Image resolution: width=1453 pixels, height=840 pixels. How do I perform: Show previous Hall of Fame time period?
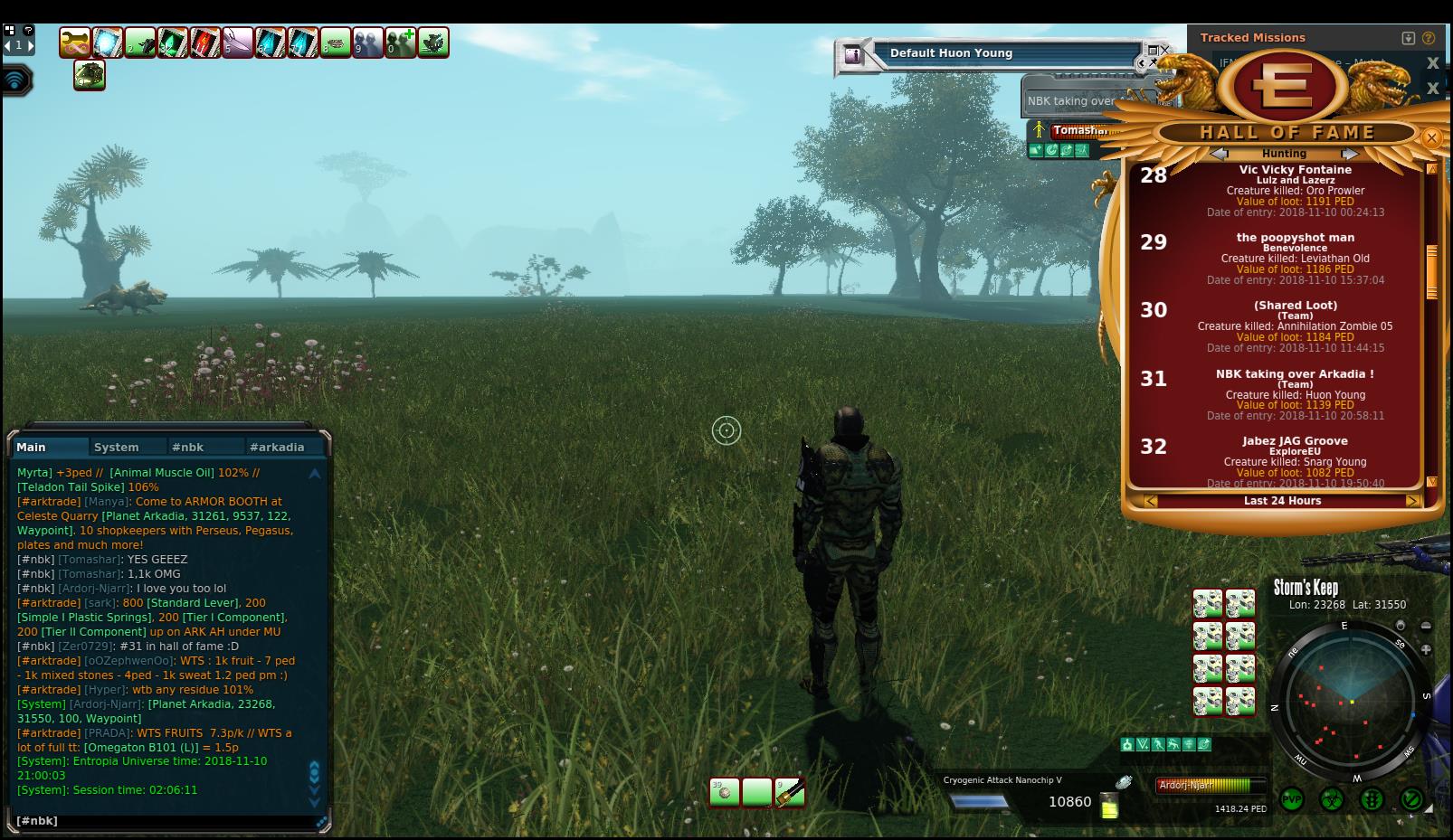pos(1151,501)
